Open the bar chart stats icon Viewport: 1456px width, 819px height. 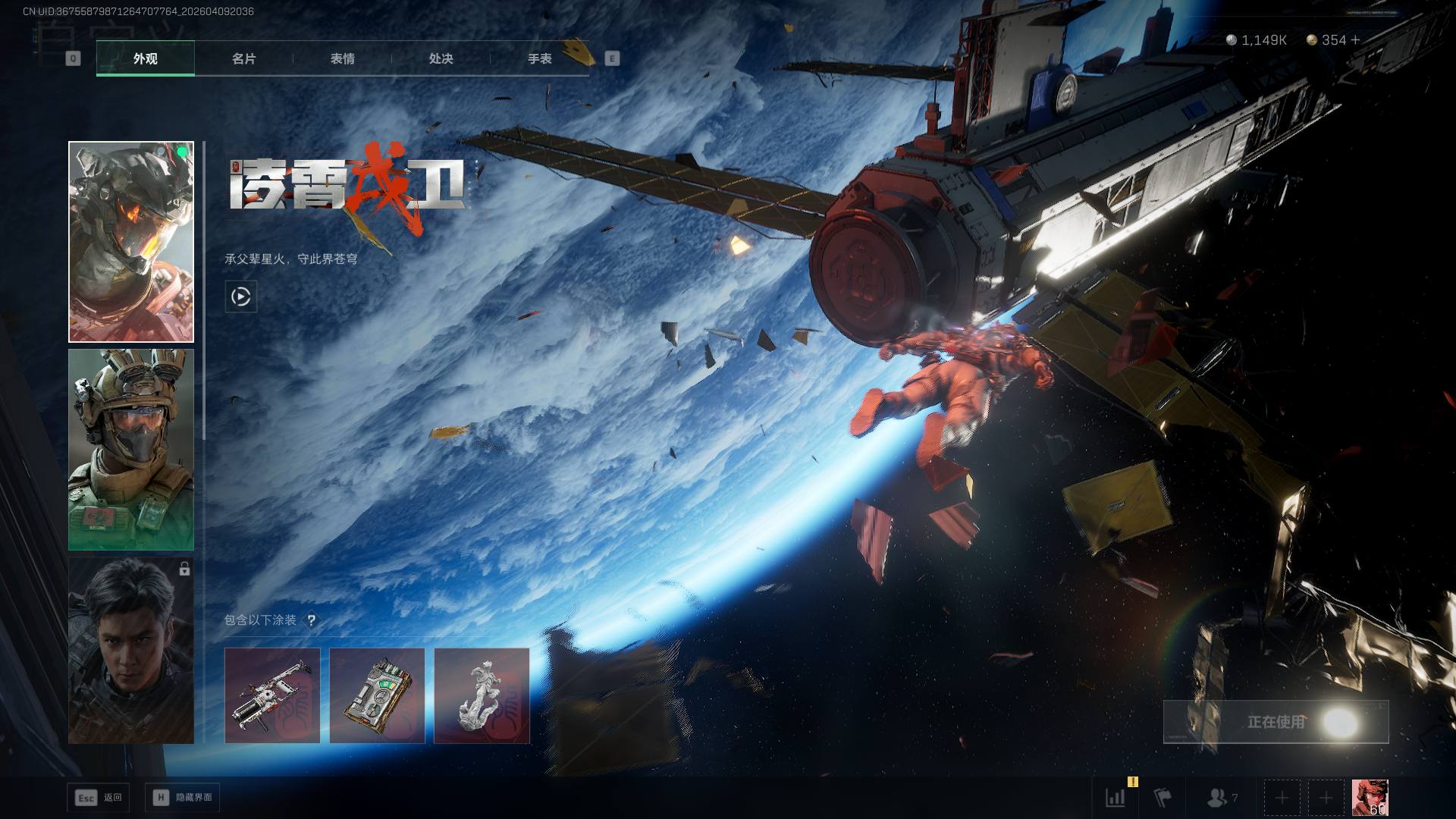pyautogui.click(x=1116, y=798)
